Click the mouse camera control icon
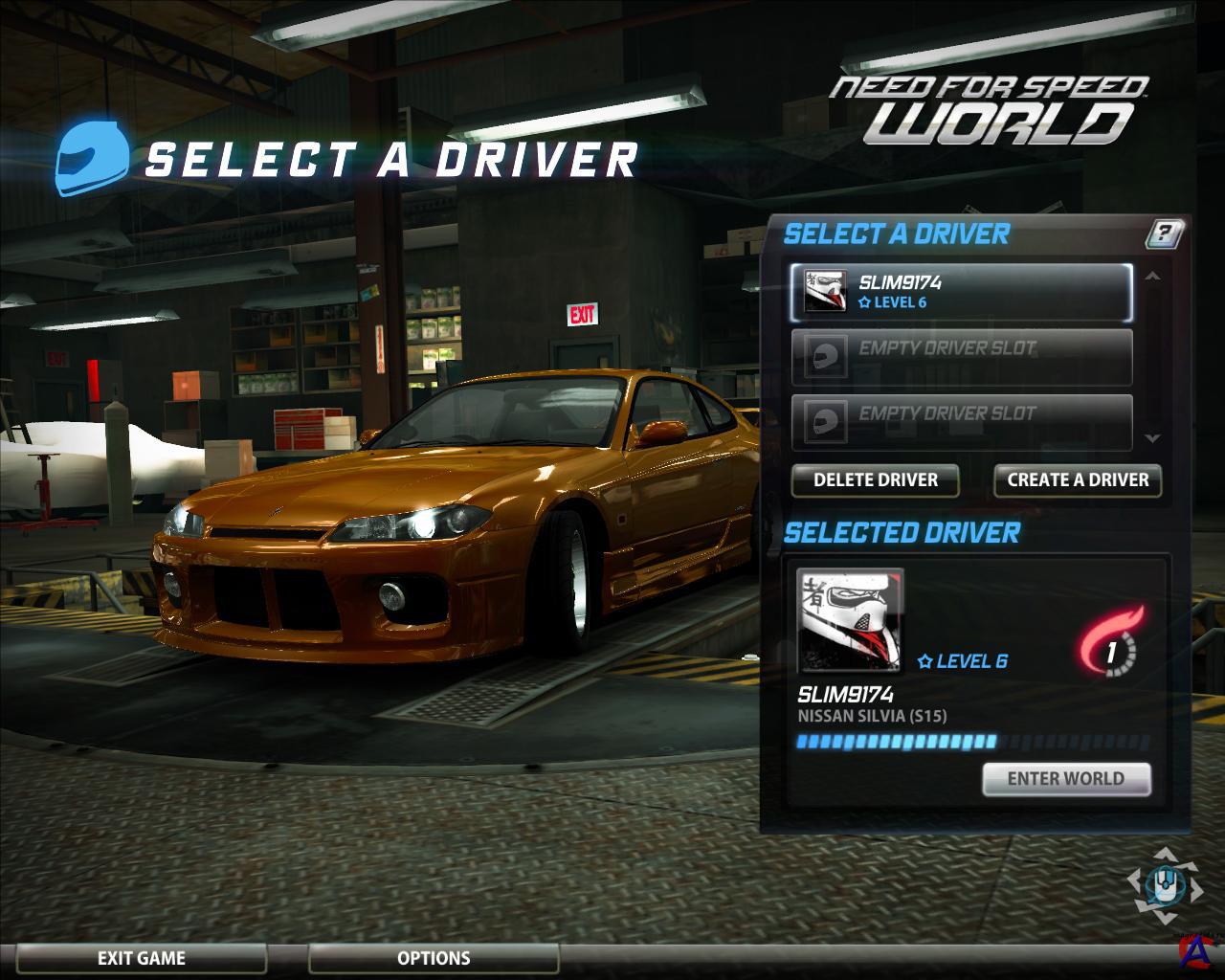The image size is (1225, 980). (1164, 883)
